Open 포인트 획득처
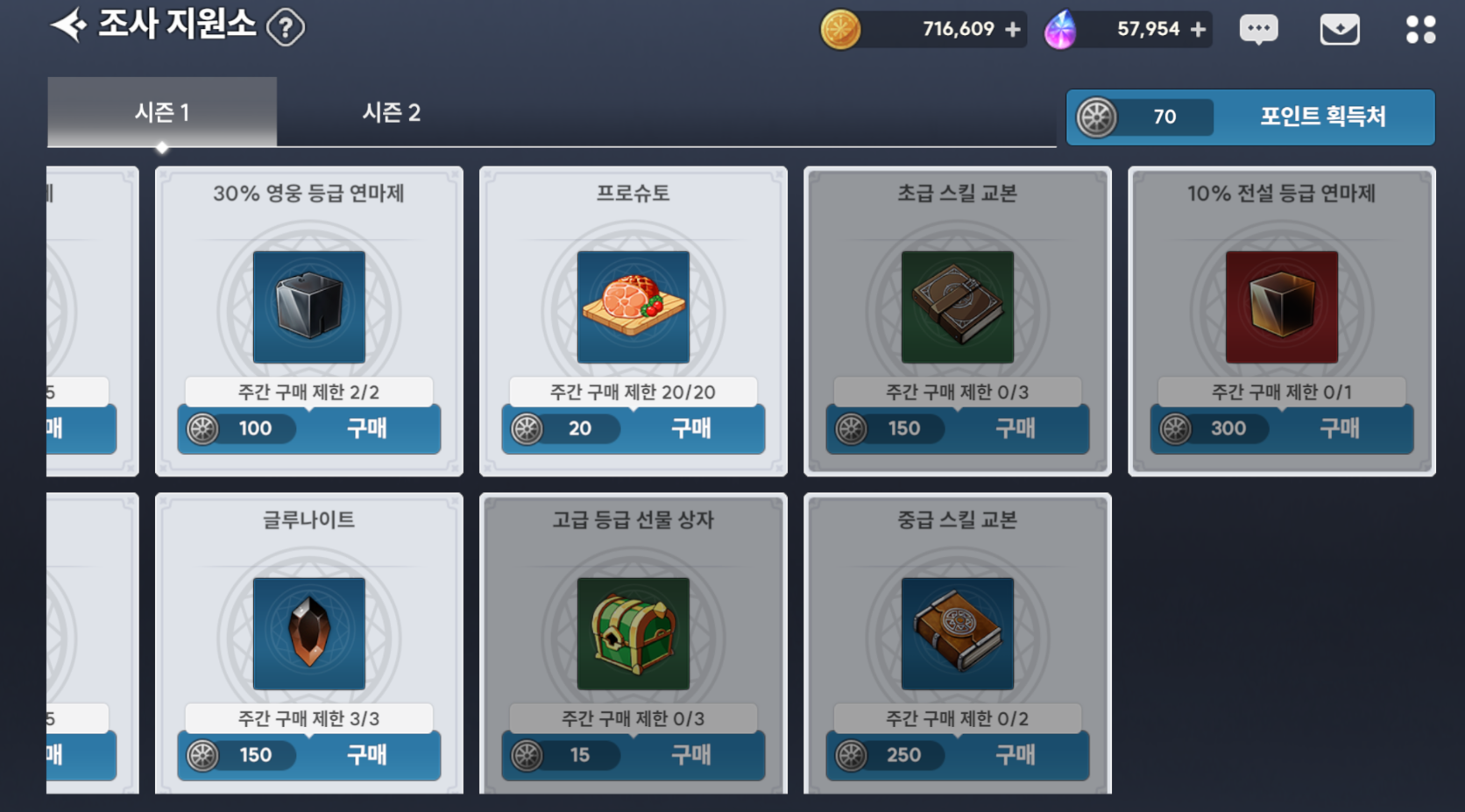This screenshot has width=1465, height=812. point(1322,117)
